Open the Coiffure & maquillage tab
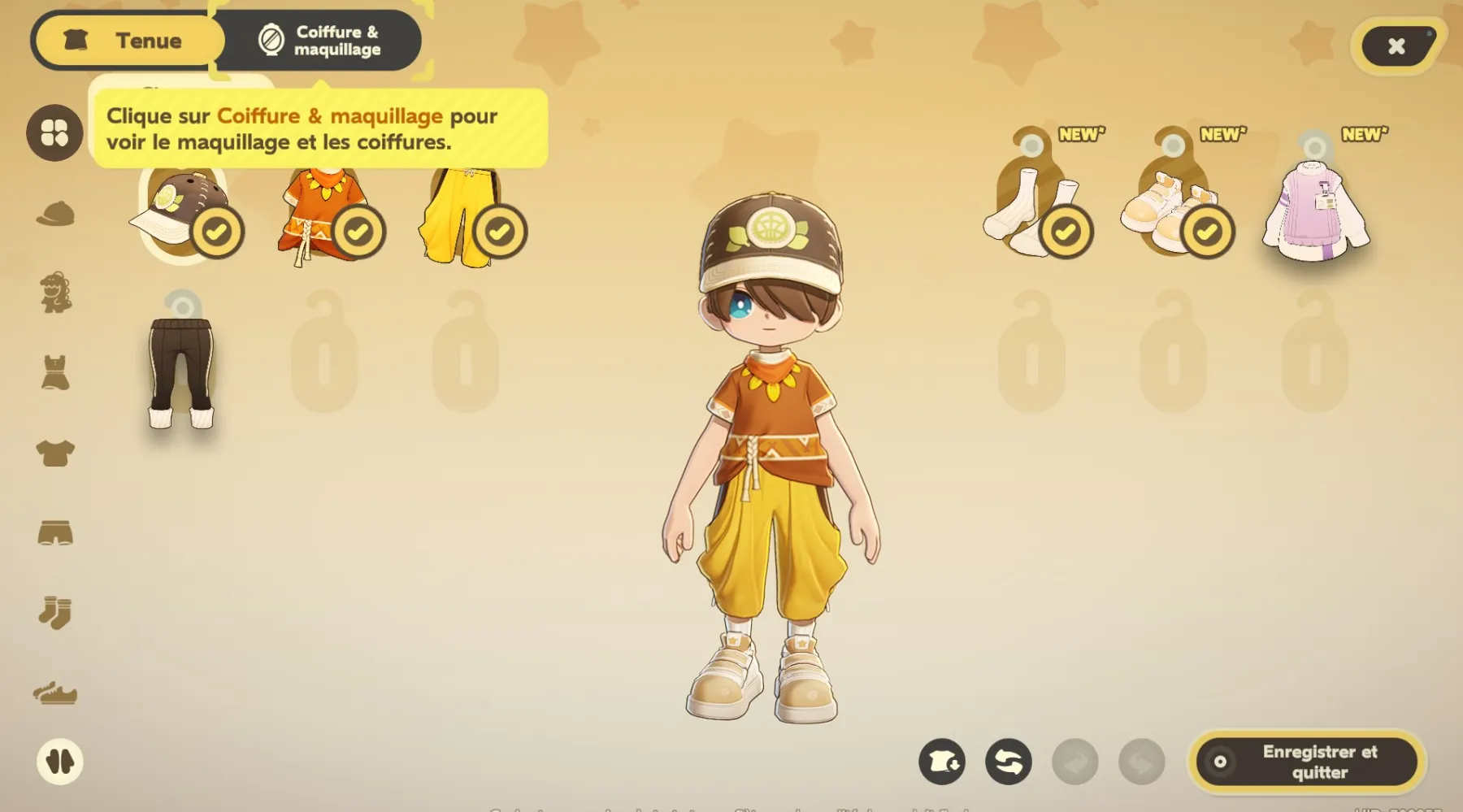1463x812 pixels. pyautogui.click(x=319, y=41)
